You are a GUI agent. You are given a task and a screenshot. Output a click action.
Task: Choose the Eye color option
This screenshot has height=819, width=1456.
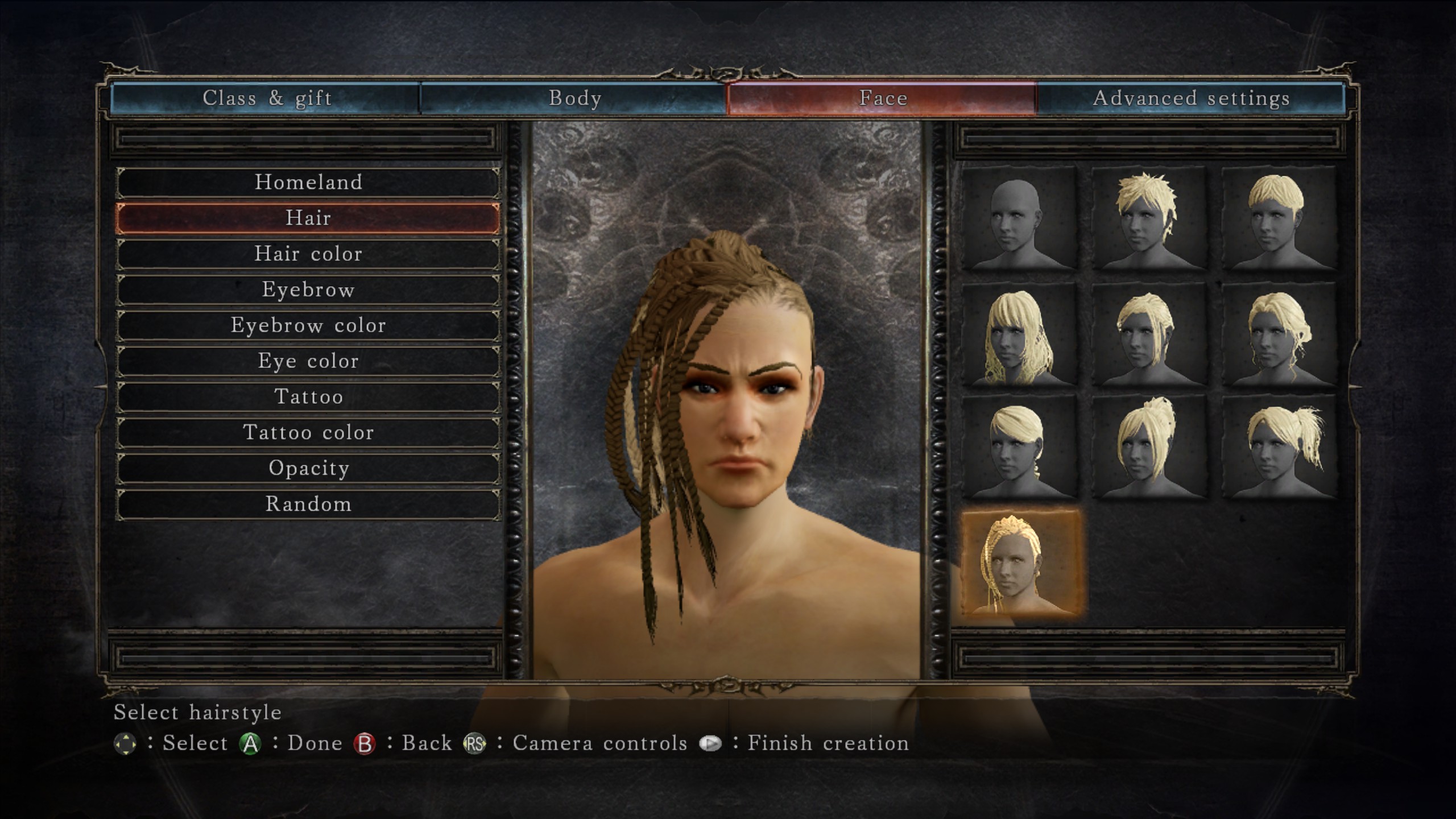pos(309,361)
